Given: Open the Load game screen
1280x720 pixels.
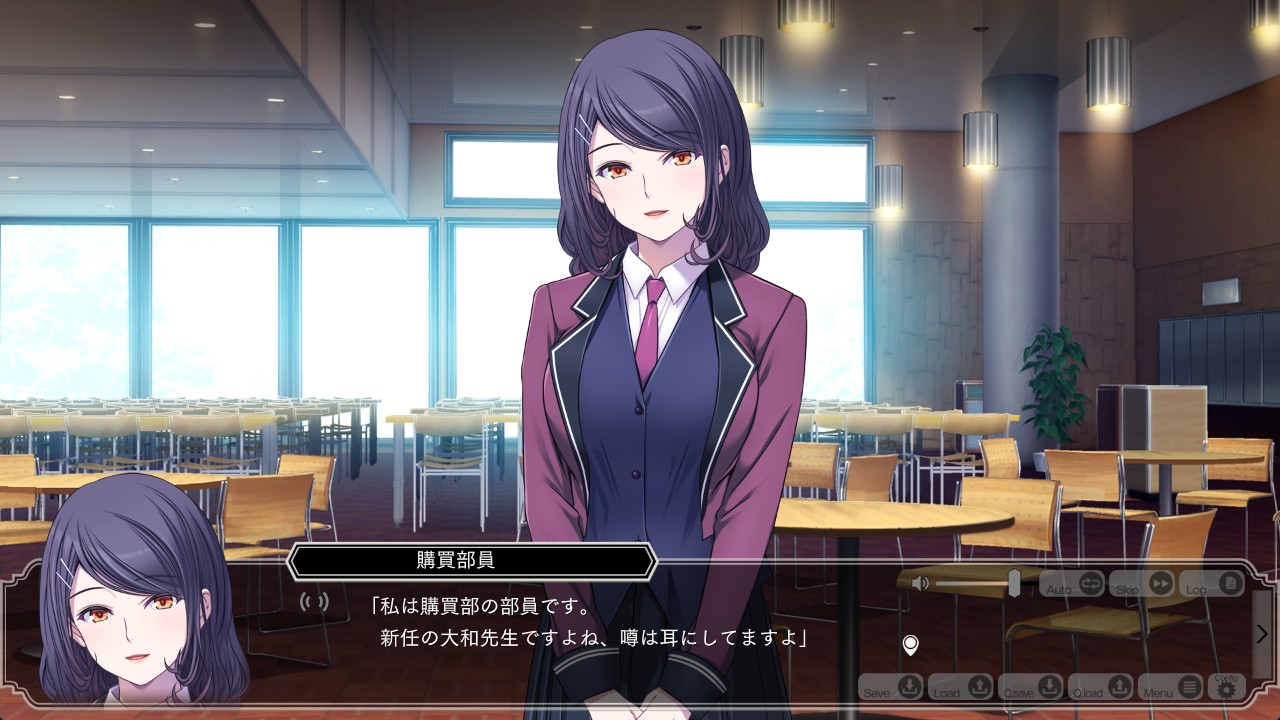Looking at the screenshot, I should pos(961,687).
